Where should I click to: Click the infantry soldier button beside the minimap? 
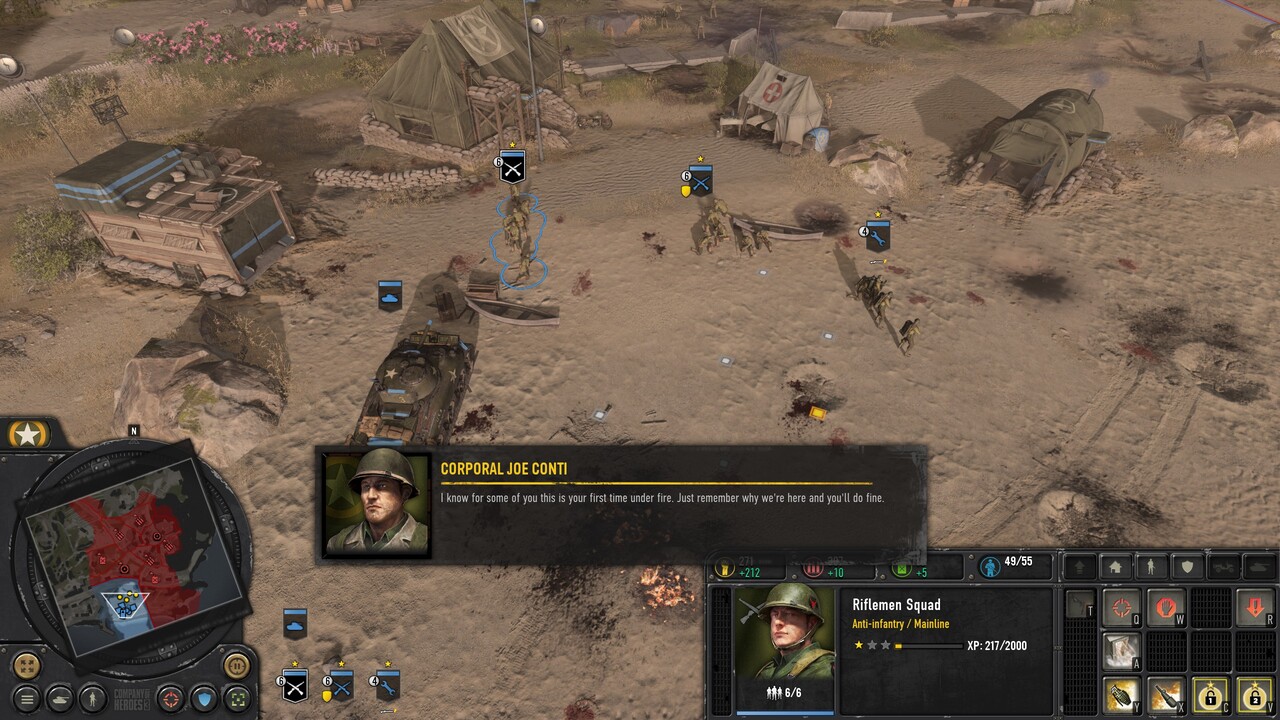(92, 697)
